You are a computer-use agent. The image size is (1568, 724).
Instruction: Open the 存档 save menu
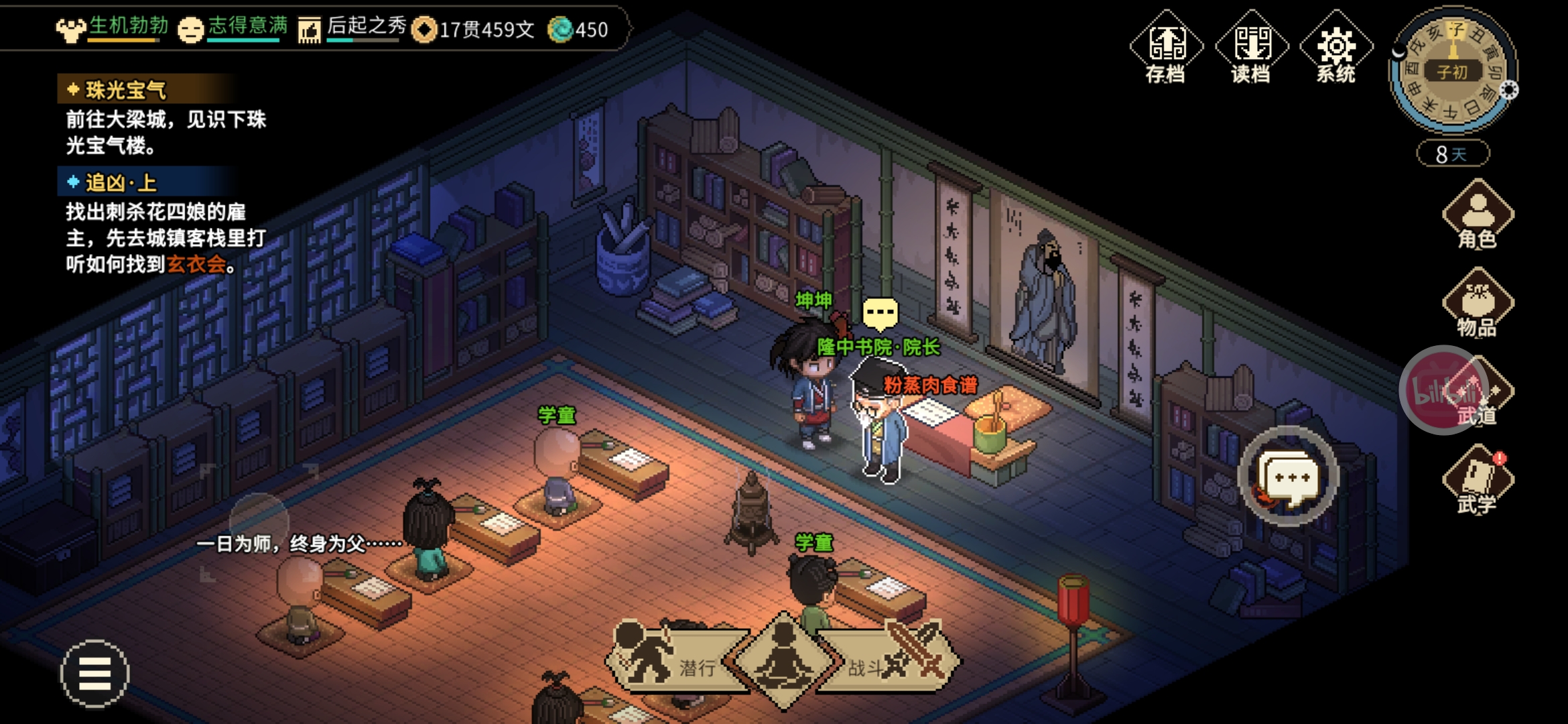pyautogui.click(x=1166, y=48)
